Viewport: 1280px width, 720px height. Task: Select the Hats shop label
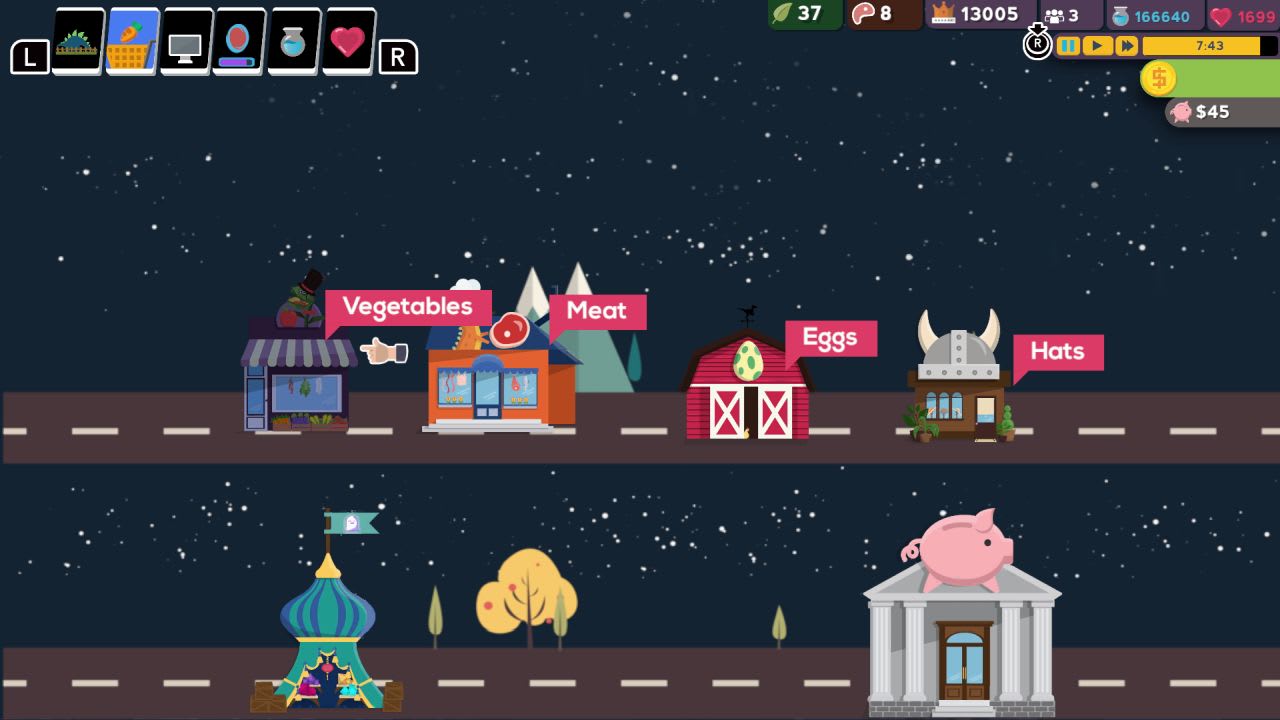[x=1058, y=352]
